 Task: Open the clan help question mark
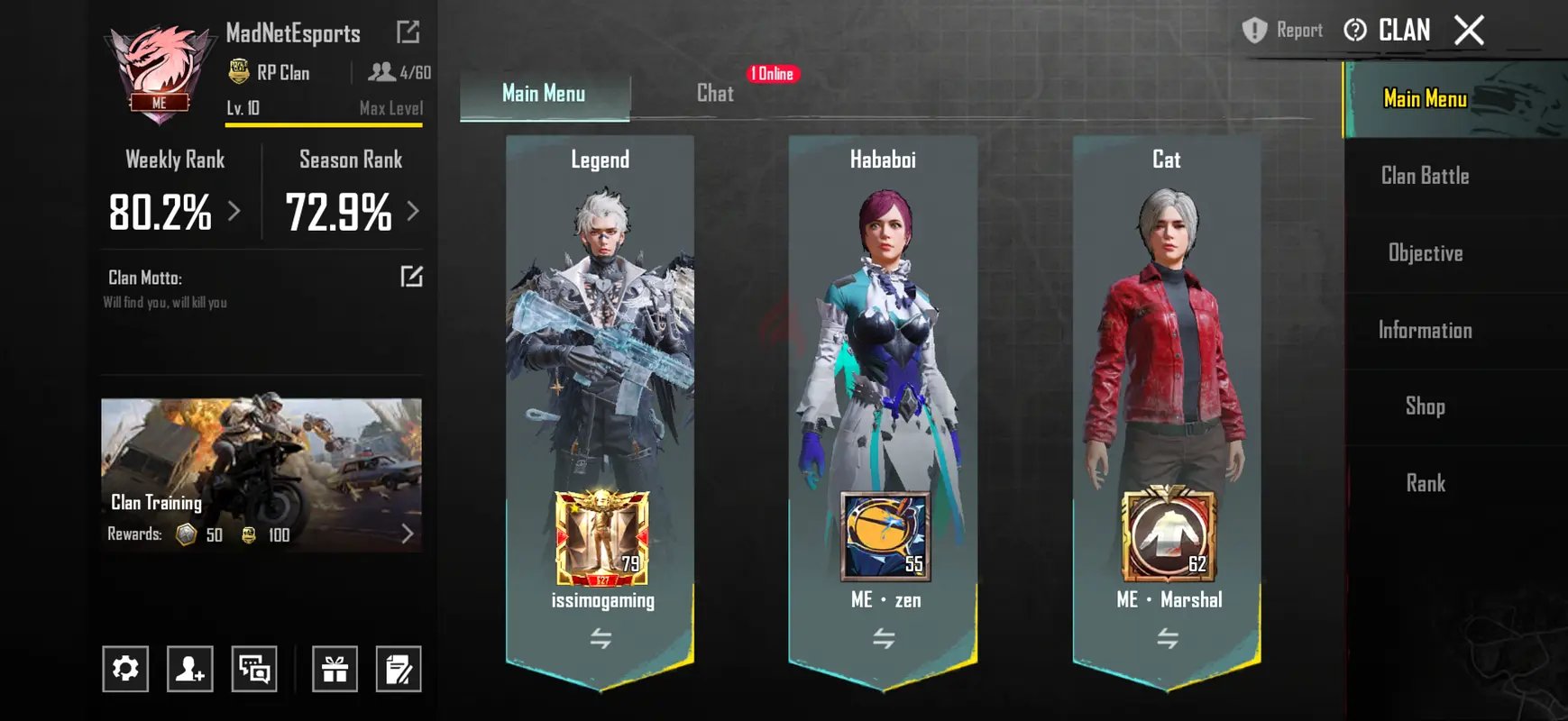coord(1354,31)
